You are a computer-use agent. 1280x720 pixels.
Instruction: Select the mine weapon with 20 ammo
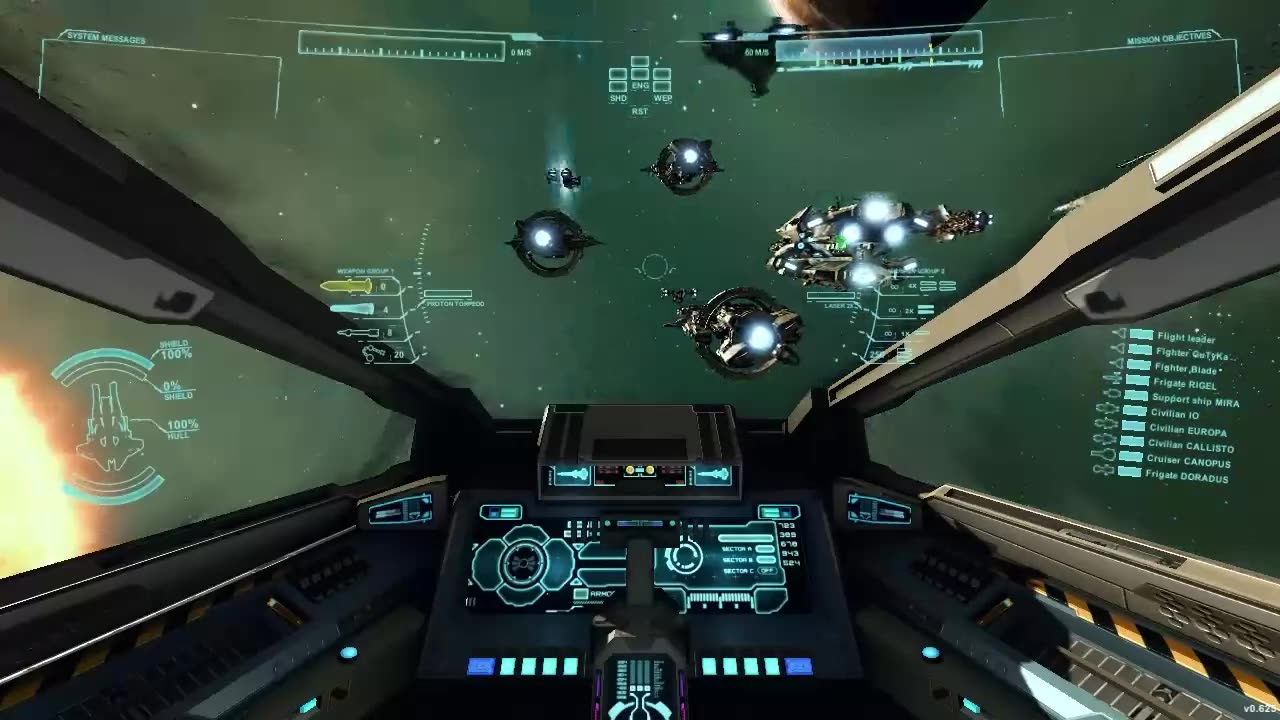375,353
